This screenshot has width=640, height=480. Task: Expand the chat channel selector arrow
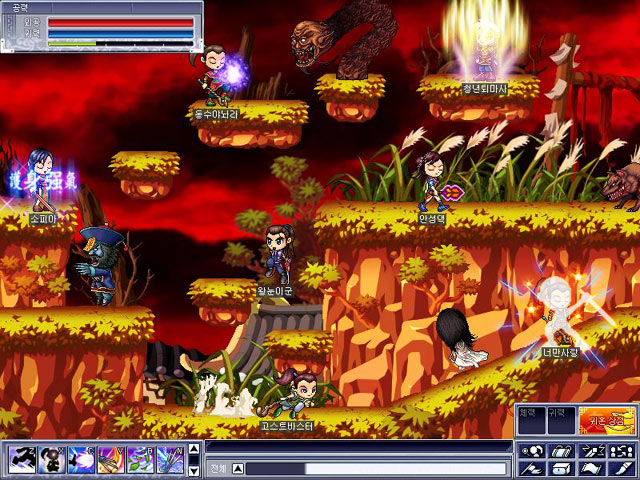pos(238,468)
